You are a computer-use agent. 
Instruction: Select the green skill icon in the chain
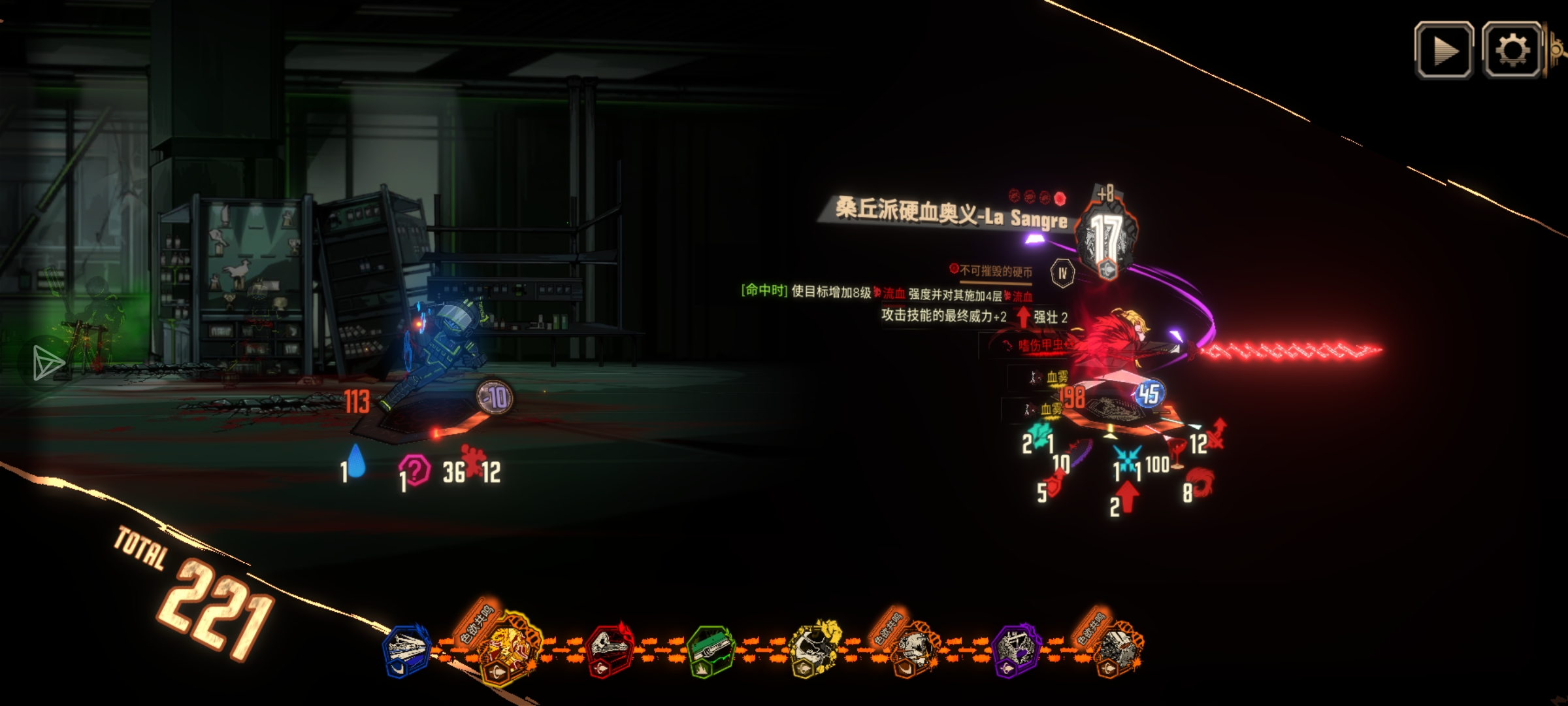pos(711,650)
